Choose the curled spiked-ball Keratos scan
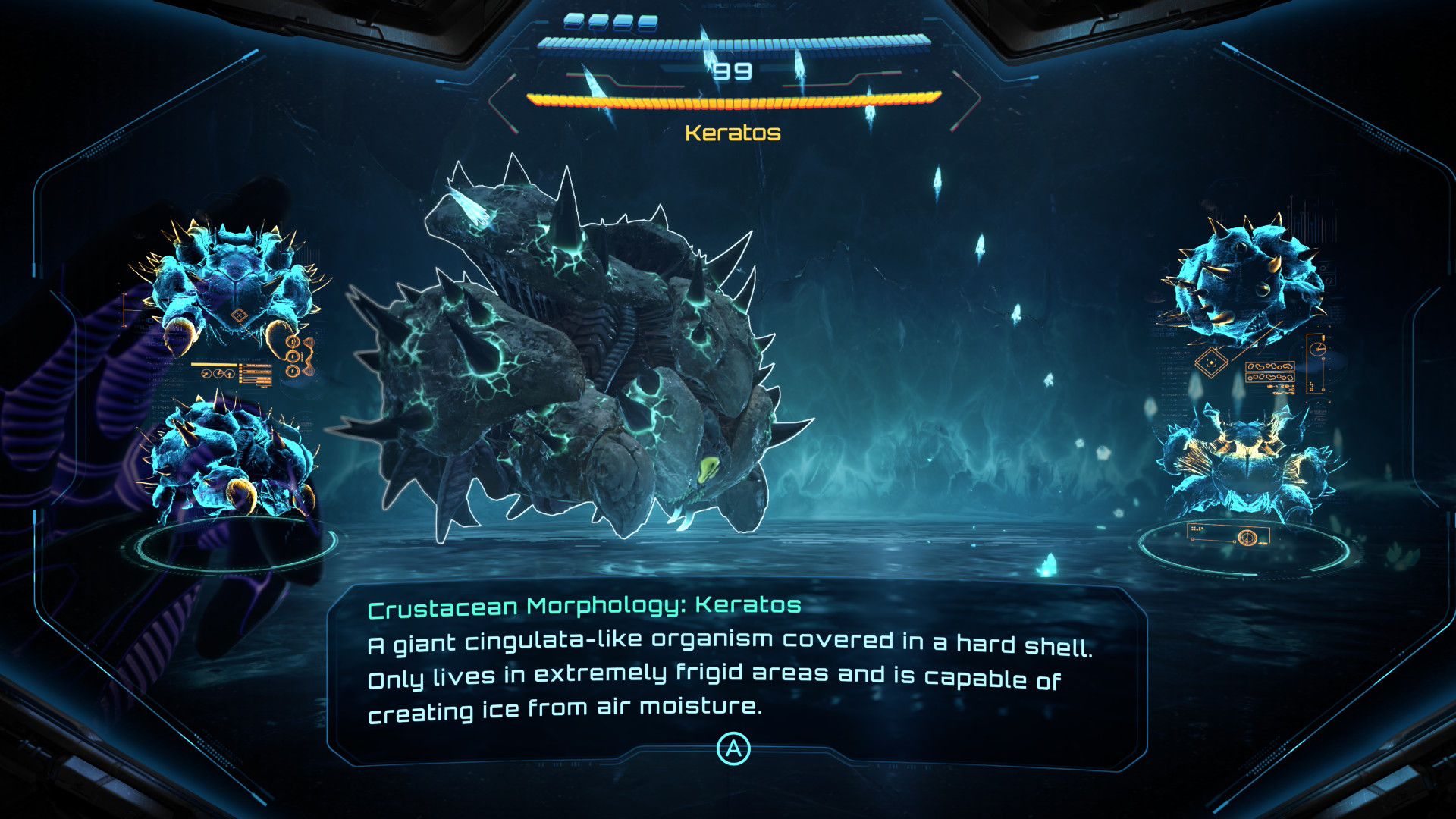 click(x=1244, y=281)
